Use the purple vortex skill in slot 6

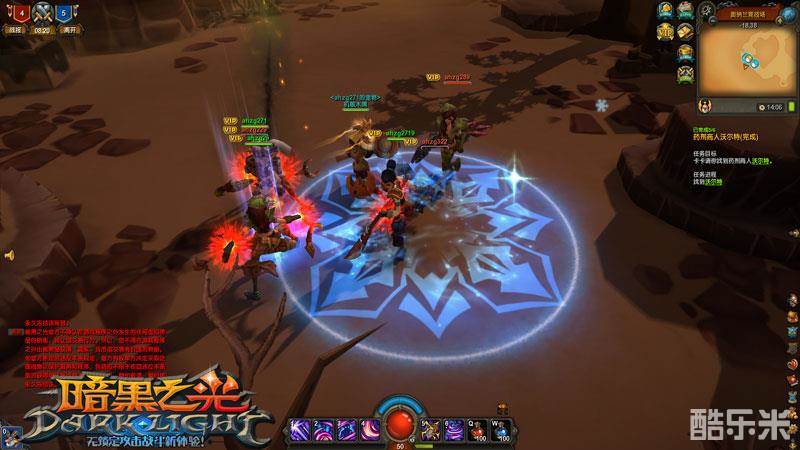(454, 427)
